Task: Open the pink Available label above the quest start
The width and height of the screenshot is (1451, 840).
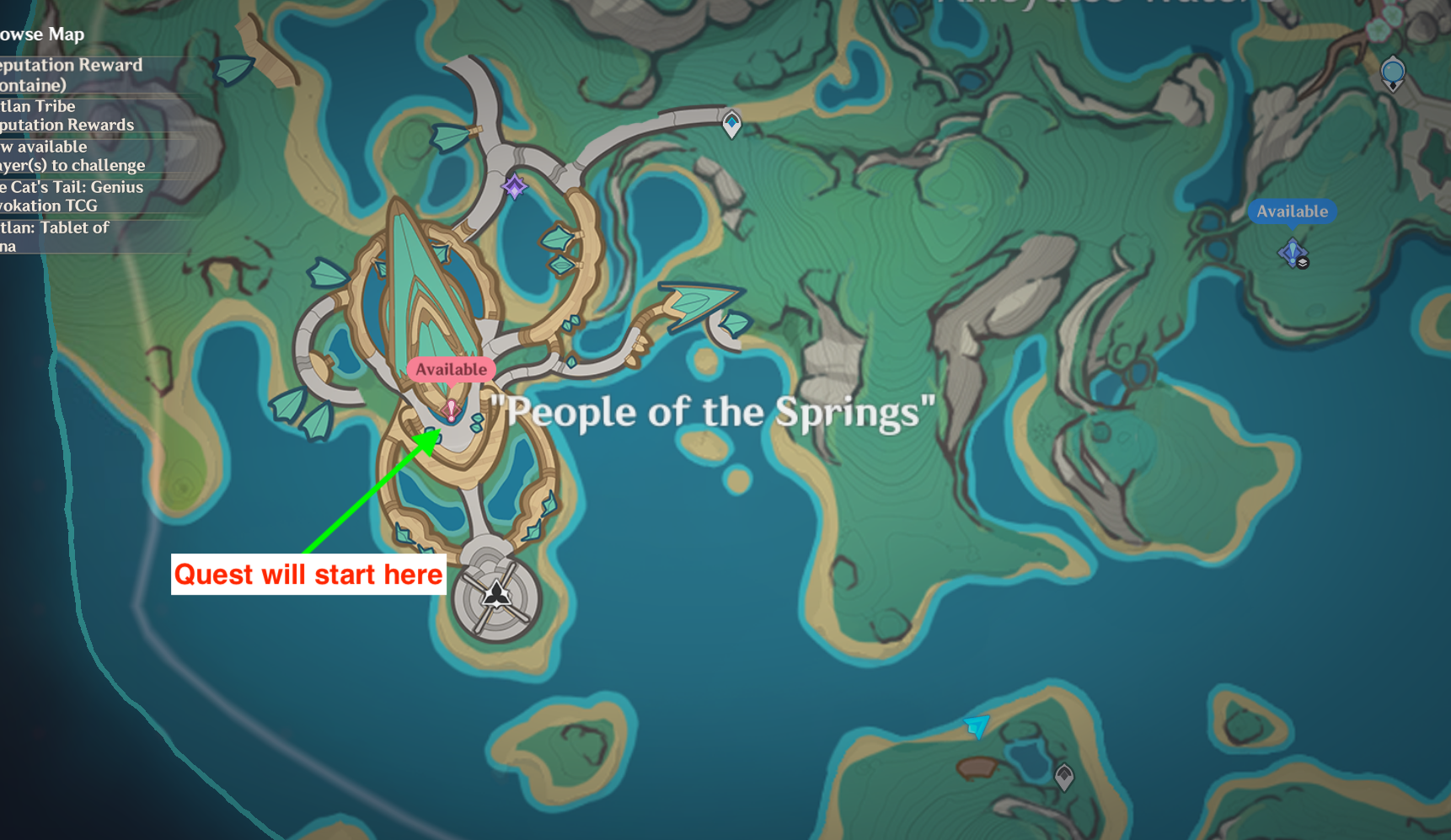Action: (451, 369)
